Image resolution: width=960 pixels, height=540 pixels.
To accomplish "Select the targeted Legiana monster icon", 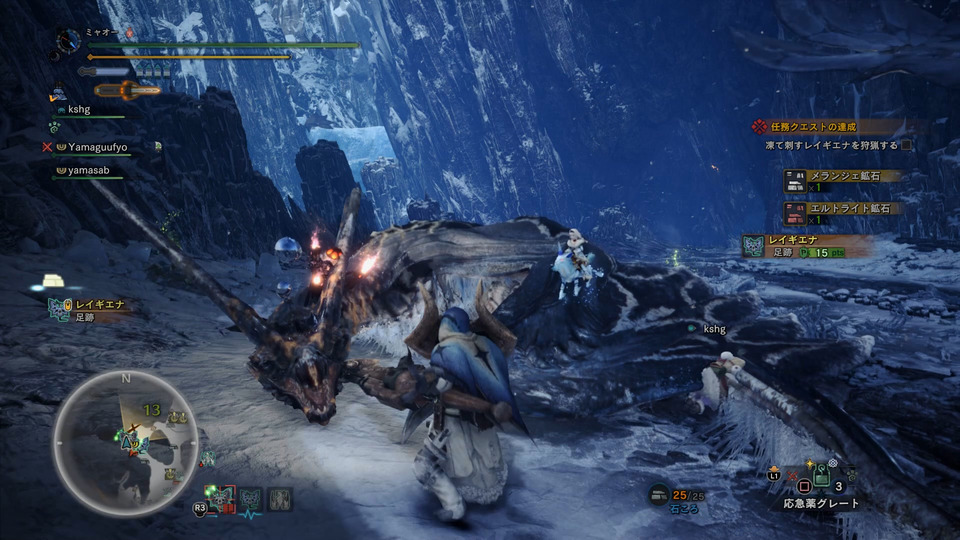I will (x=219, y=497).
